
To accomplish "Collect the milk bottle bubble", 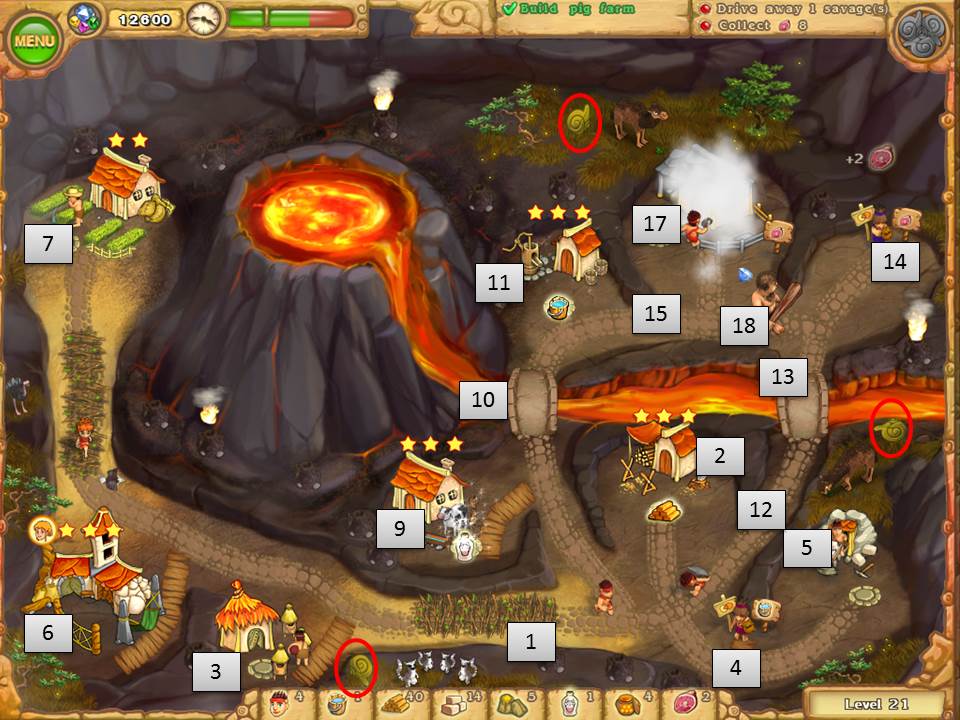I will tap(463, 545).
